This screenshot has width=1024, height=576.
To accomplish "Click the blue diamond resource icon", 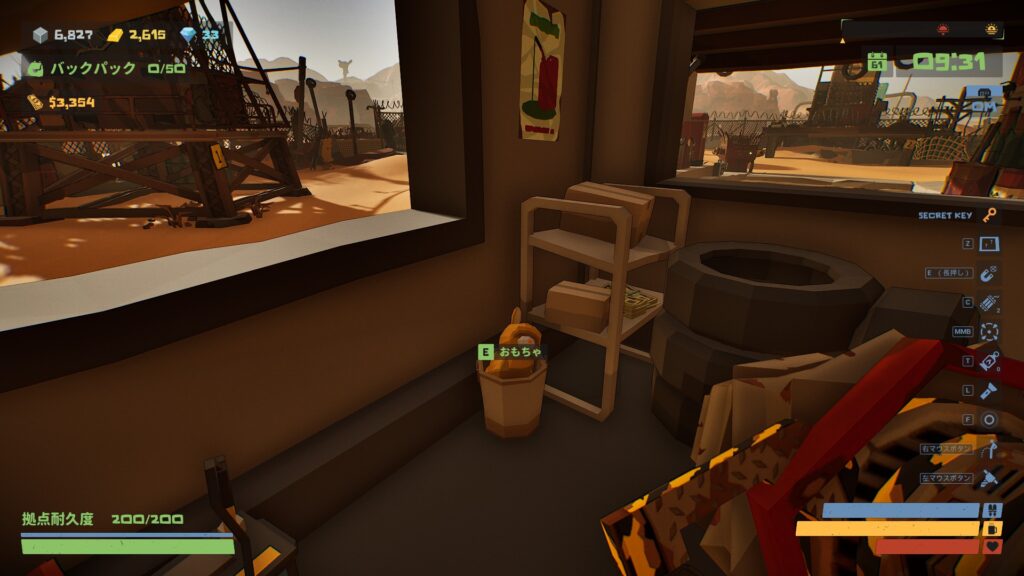I will pyautogui.click(x=188, y=35).
